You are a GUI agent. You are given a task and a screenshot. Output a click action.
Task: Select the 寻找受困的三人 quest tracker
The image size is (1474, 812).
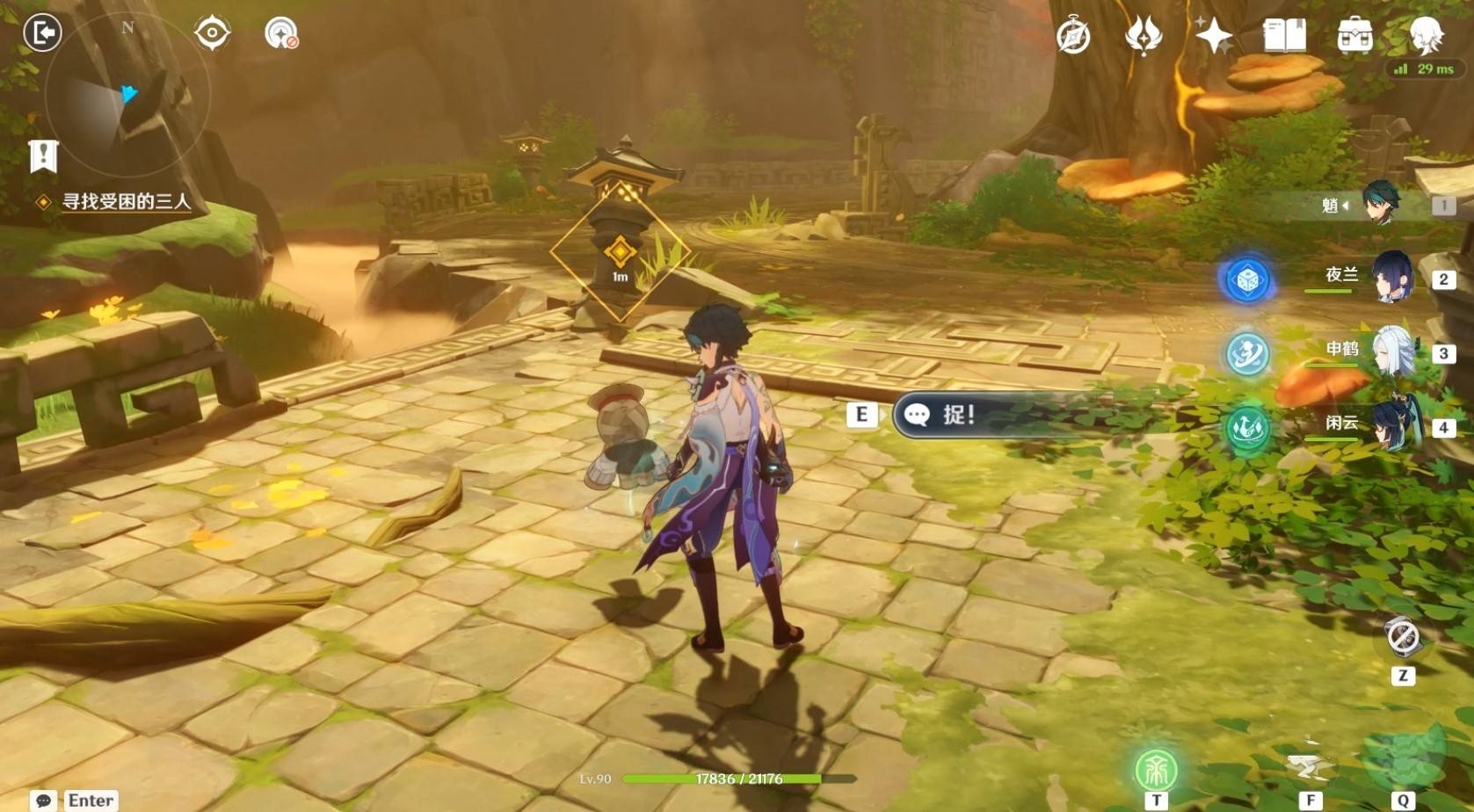[126, 202]
